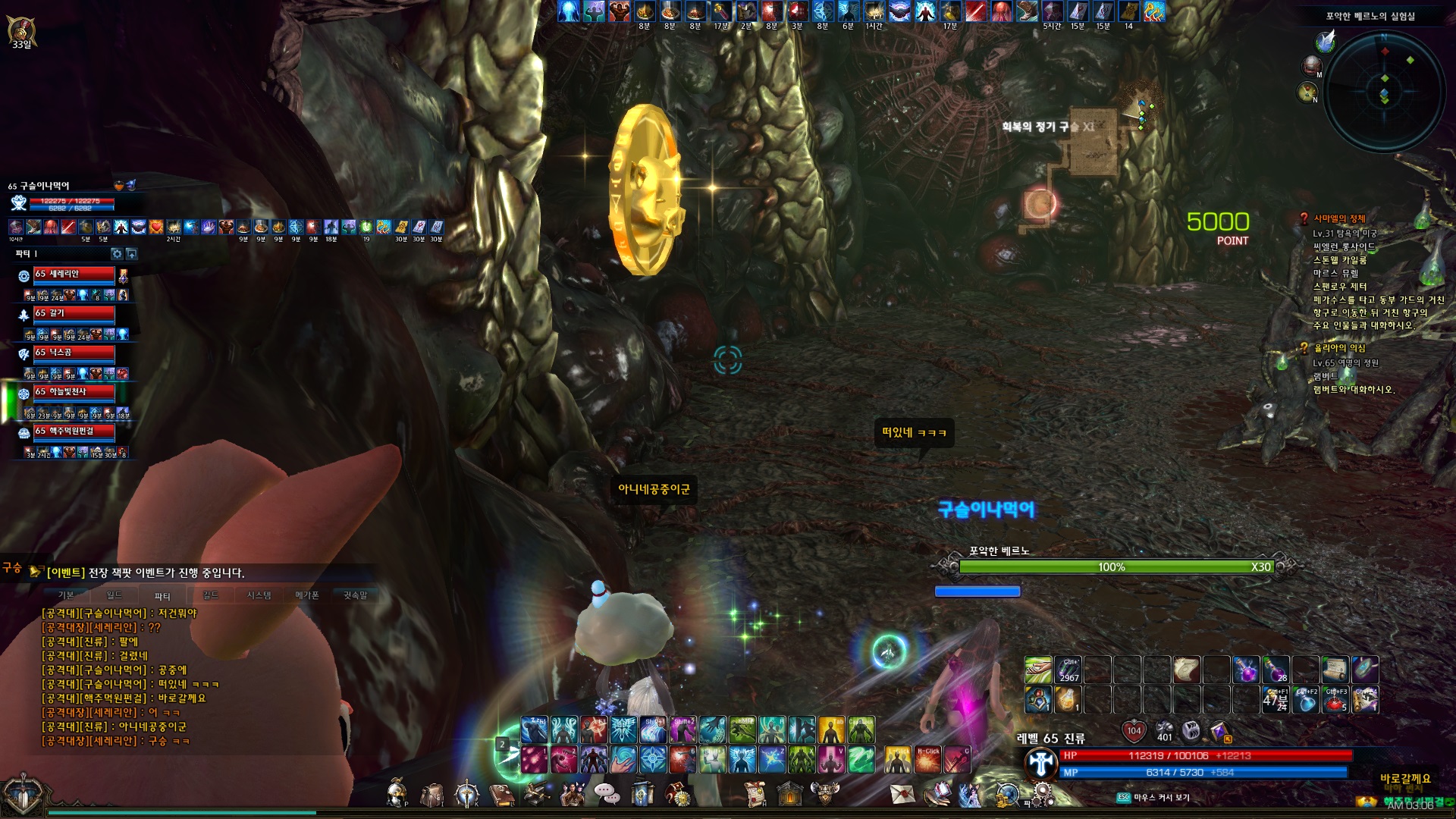Open the helmet character profile icon
This screenshot has height=819, width=1456.
395,794
